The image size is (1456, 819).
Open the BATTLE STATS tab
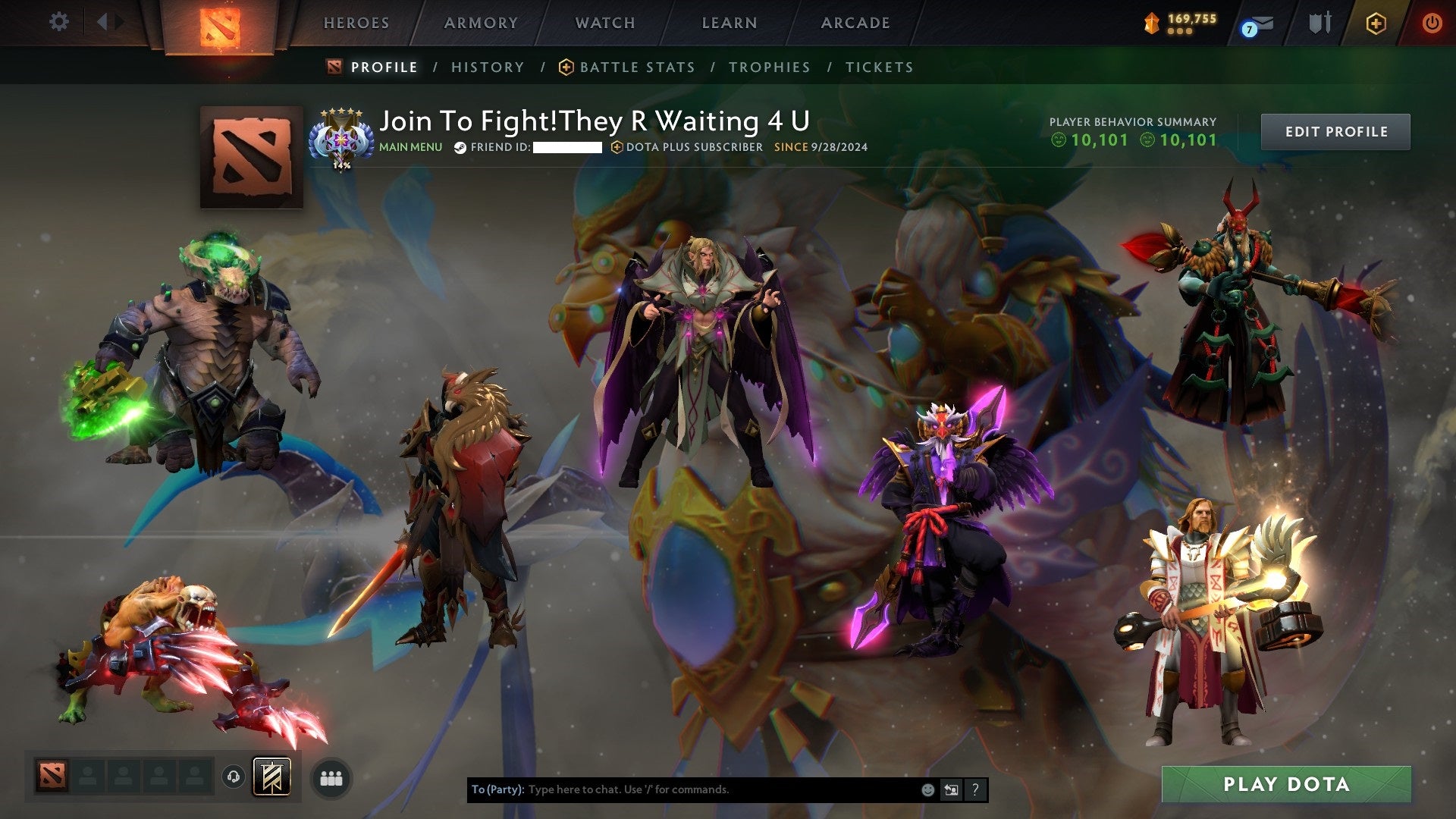pyautogui.click(x=635, y=67)
